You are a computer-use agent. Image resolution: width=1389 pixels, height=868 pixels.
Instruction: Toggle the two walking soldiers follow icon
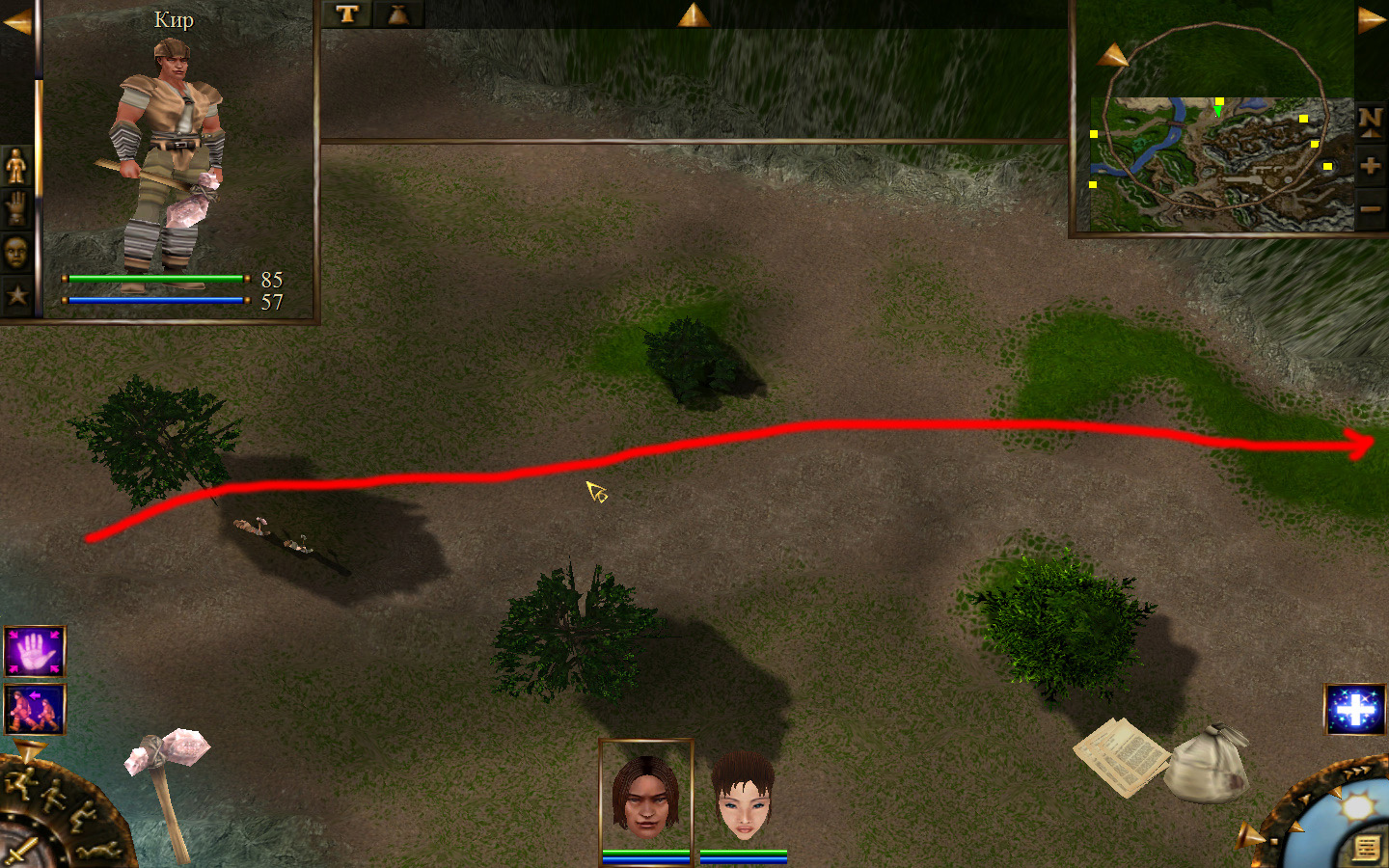point(35,709)
